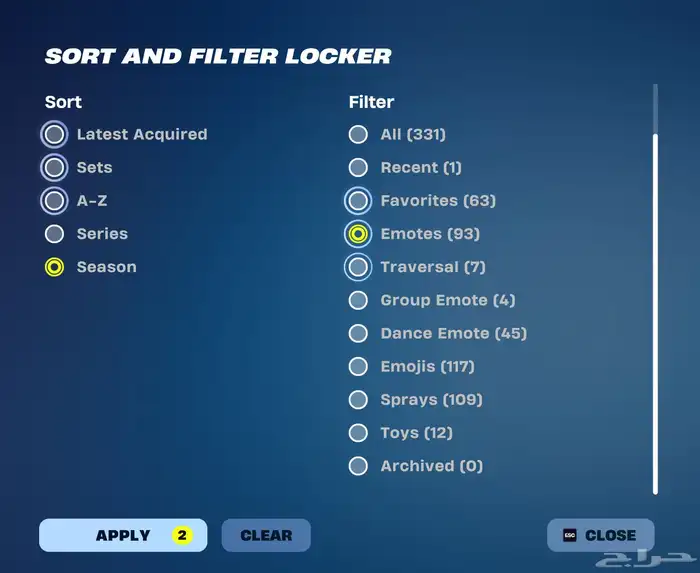700x573 pixels.
Task: Filter by Recent (1)
Action: click(357, 167)
